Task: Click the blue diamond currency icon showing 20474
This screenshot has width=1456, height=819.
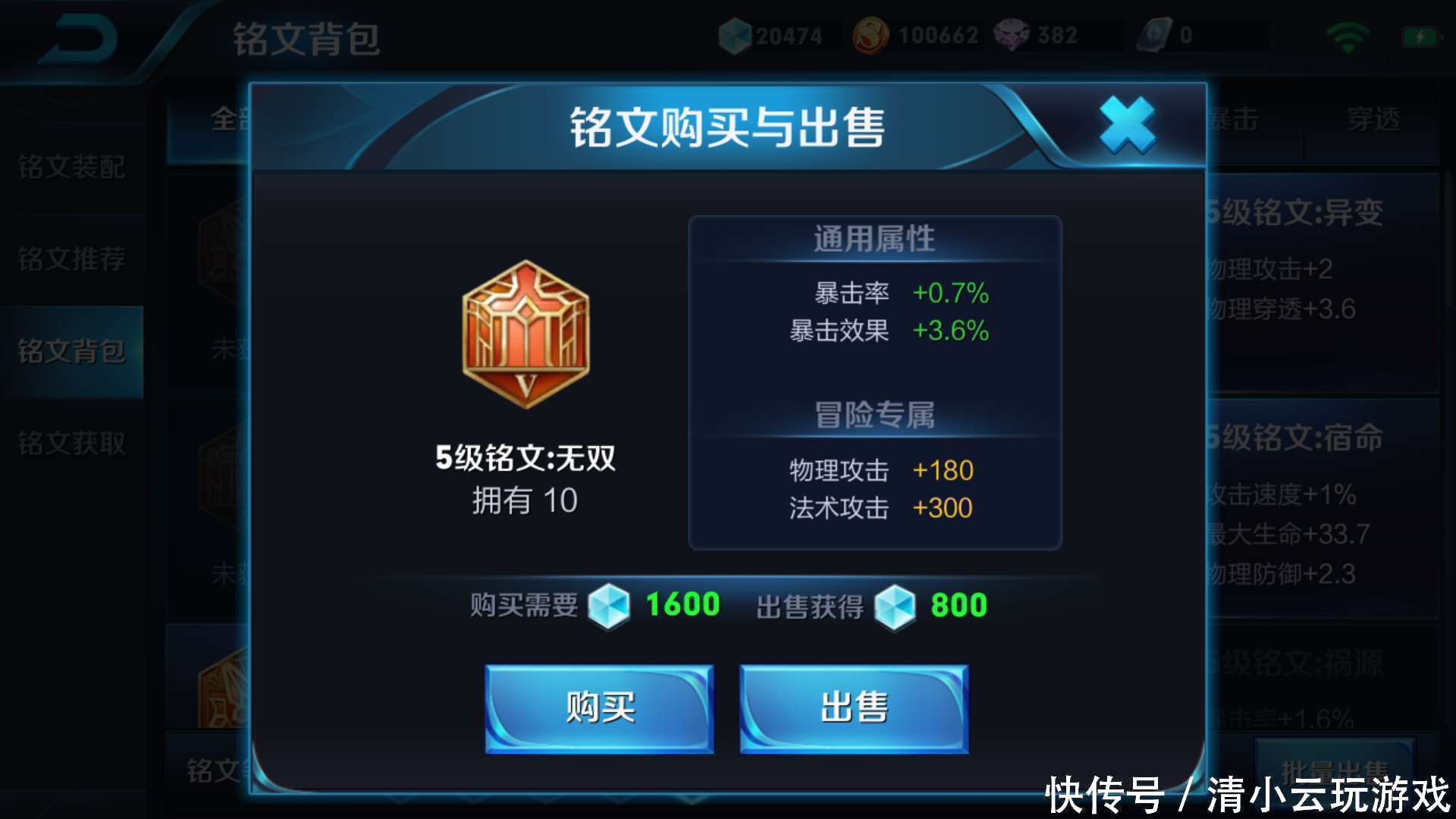Action: 734,33
